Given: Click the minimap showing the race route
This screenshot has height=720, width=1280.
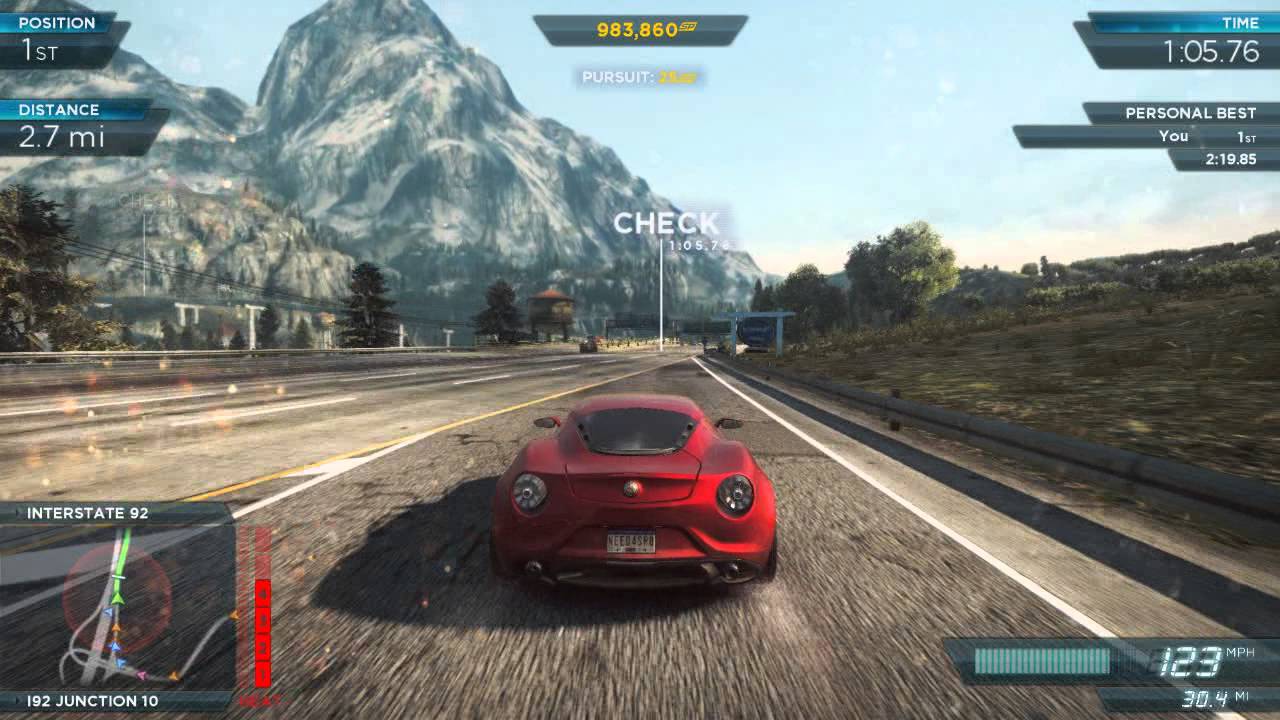Looking at the screenshot, I should coord(116,606).
